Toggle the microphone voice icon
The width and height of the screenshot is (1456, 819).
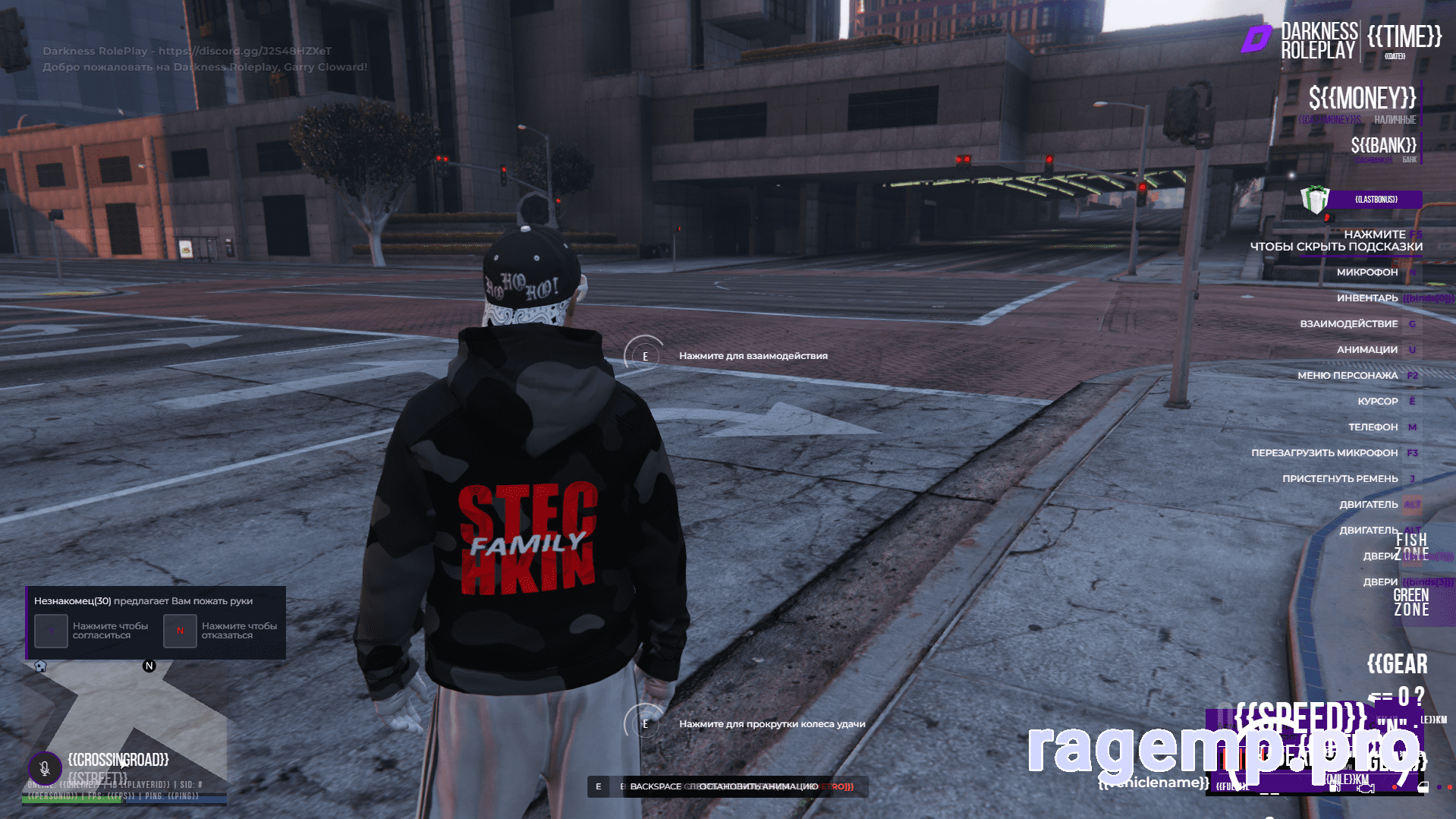coord(45,767)
